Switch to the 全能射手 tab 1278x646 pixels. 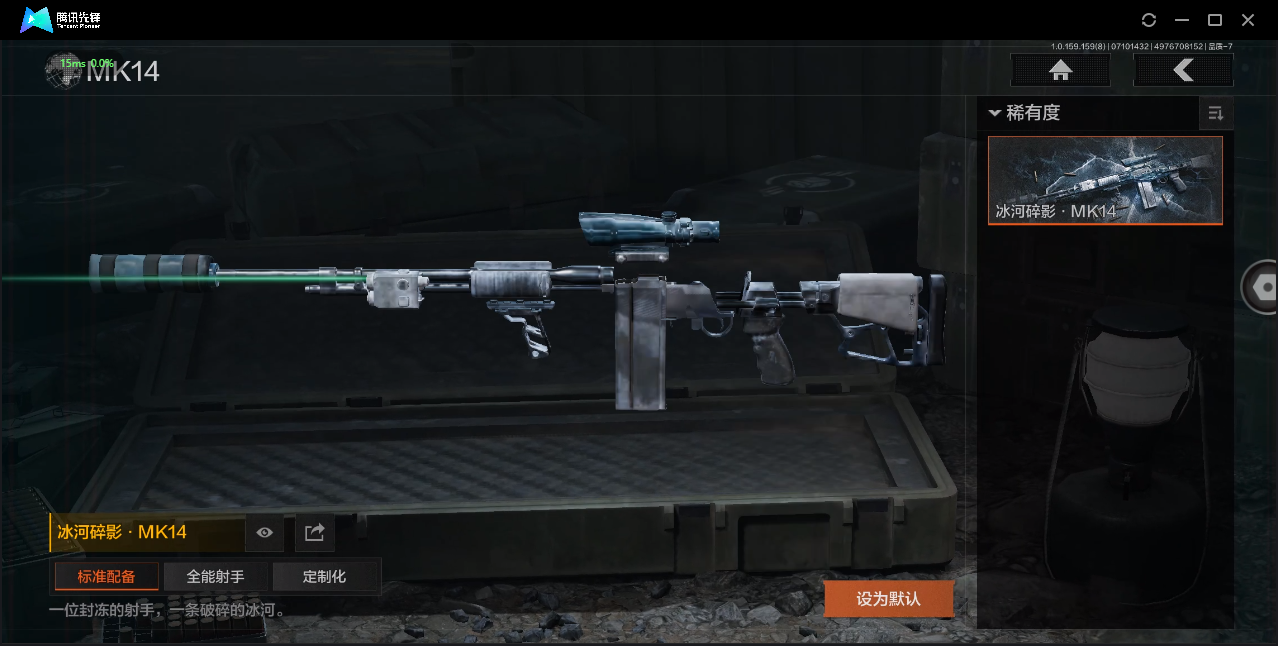(216, 576)
